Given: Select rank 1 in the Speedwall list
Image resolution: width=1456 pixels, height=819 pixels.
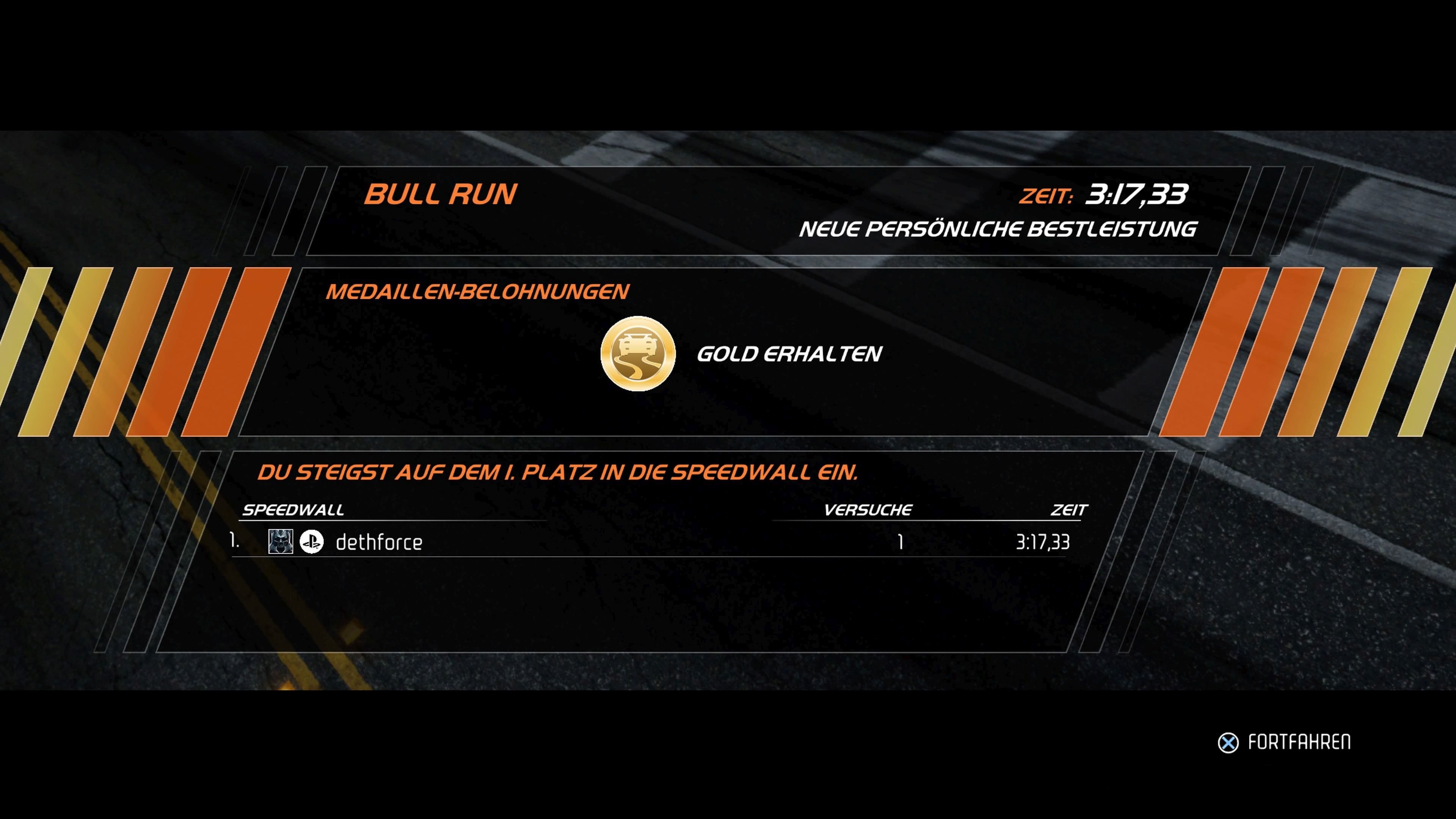Looking at the screenshot, I should 236,541.
